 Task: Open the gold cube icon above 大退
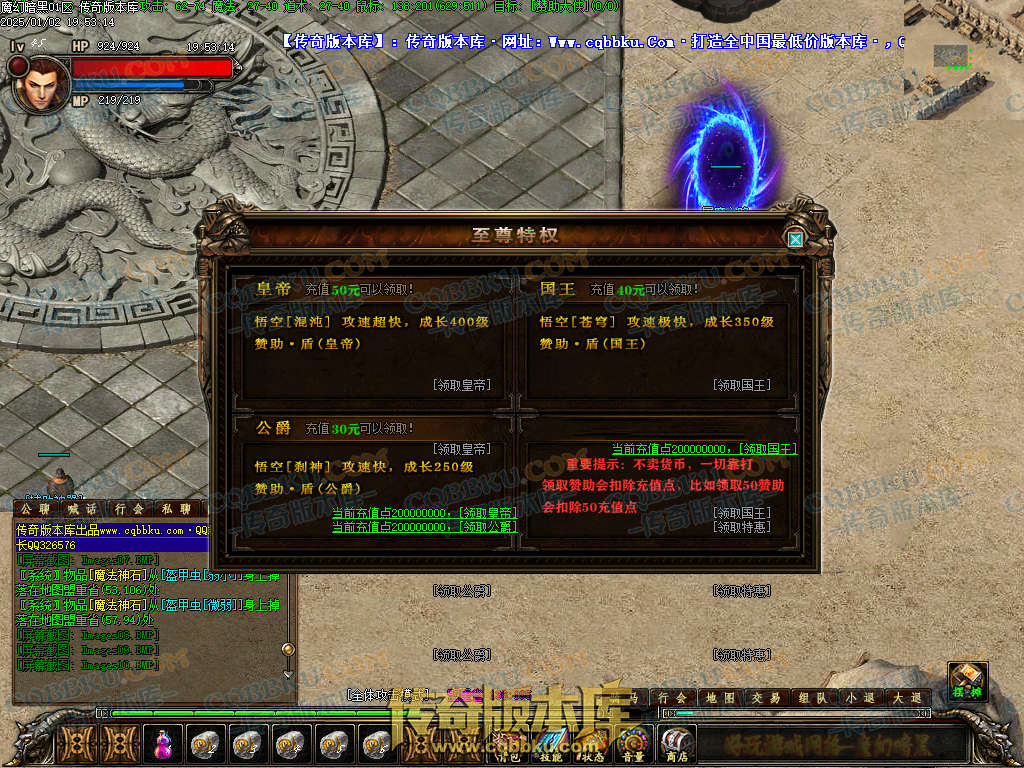click(967, 678)
